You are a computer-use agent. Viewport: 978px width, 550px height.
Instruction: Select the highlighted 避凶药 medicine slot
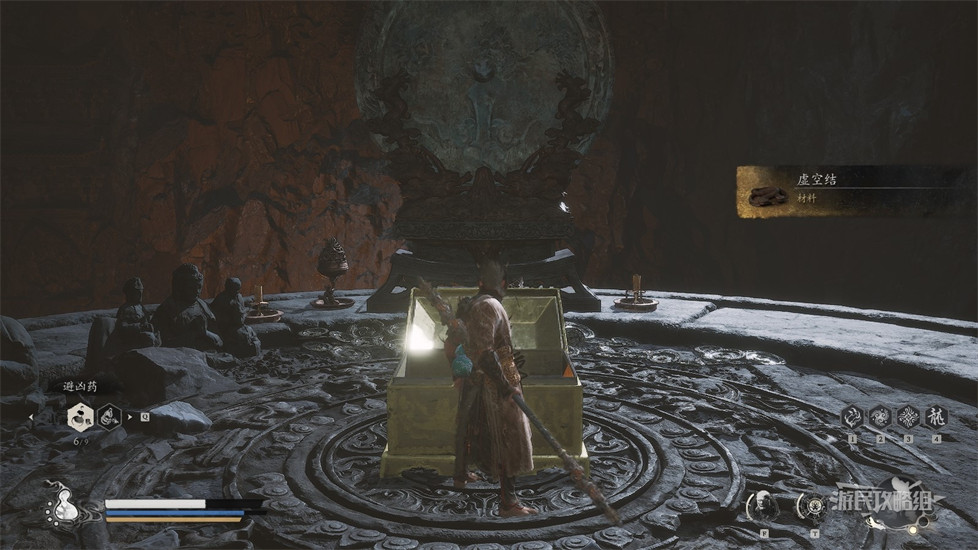[77, 415]
